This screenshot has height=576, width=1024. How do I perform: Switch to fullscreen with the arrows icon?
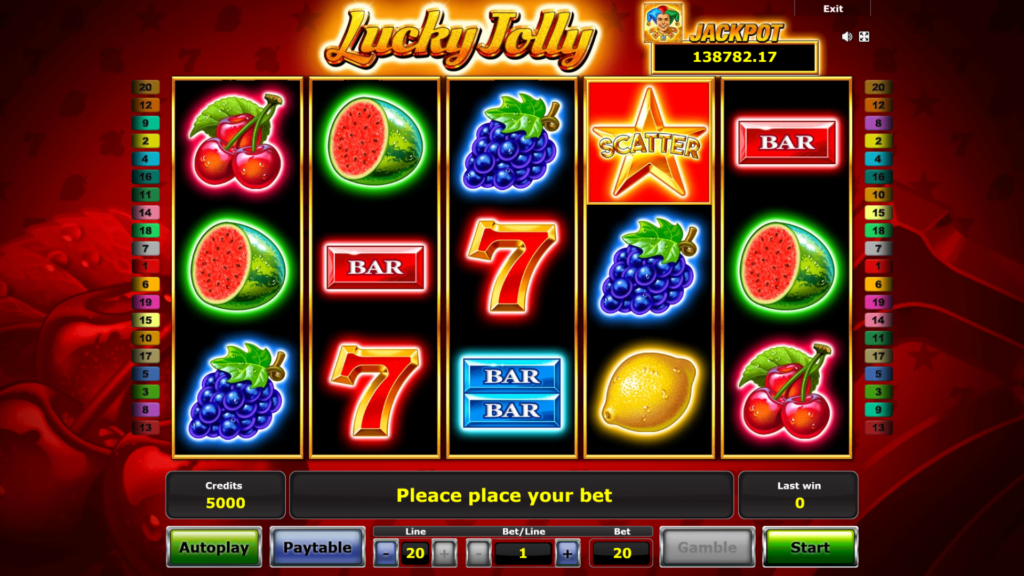pyautogui.click(x=864, y=37)
